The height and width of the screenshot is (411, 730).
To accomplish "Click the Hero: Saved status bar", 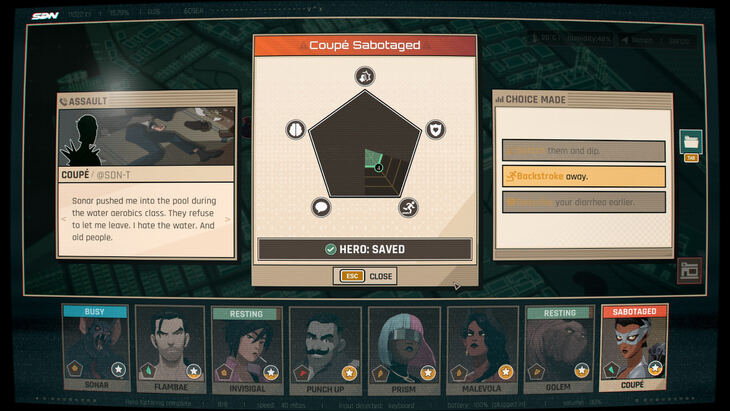I will pyautogui.click(x=365, y=249).
